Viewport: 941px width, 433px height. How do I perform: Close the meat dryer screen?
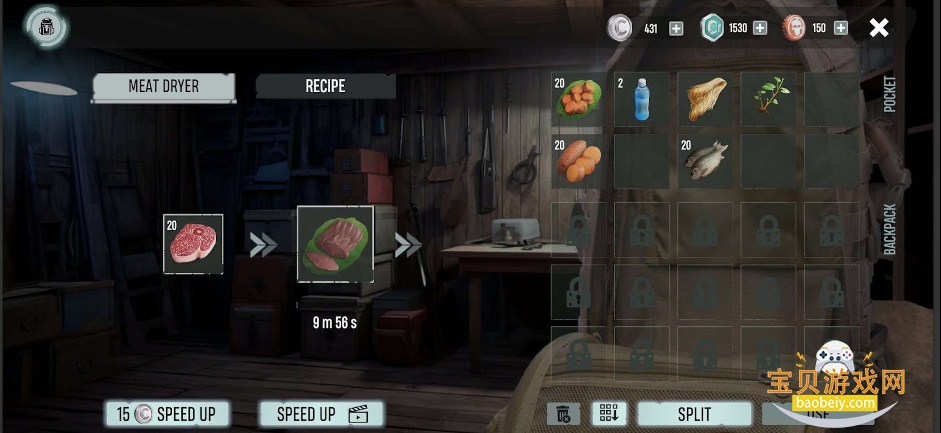878,28
